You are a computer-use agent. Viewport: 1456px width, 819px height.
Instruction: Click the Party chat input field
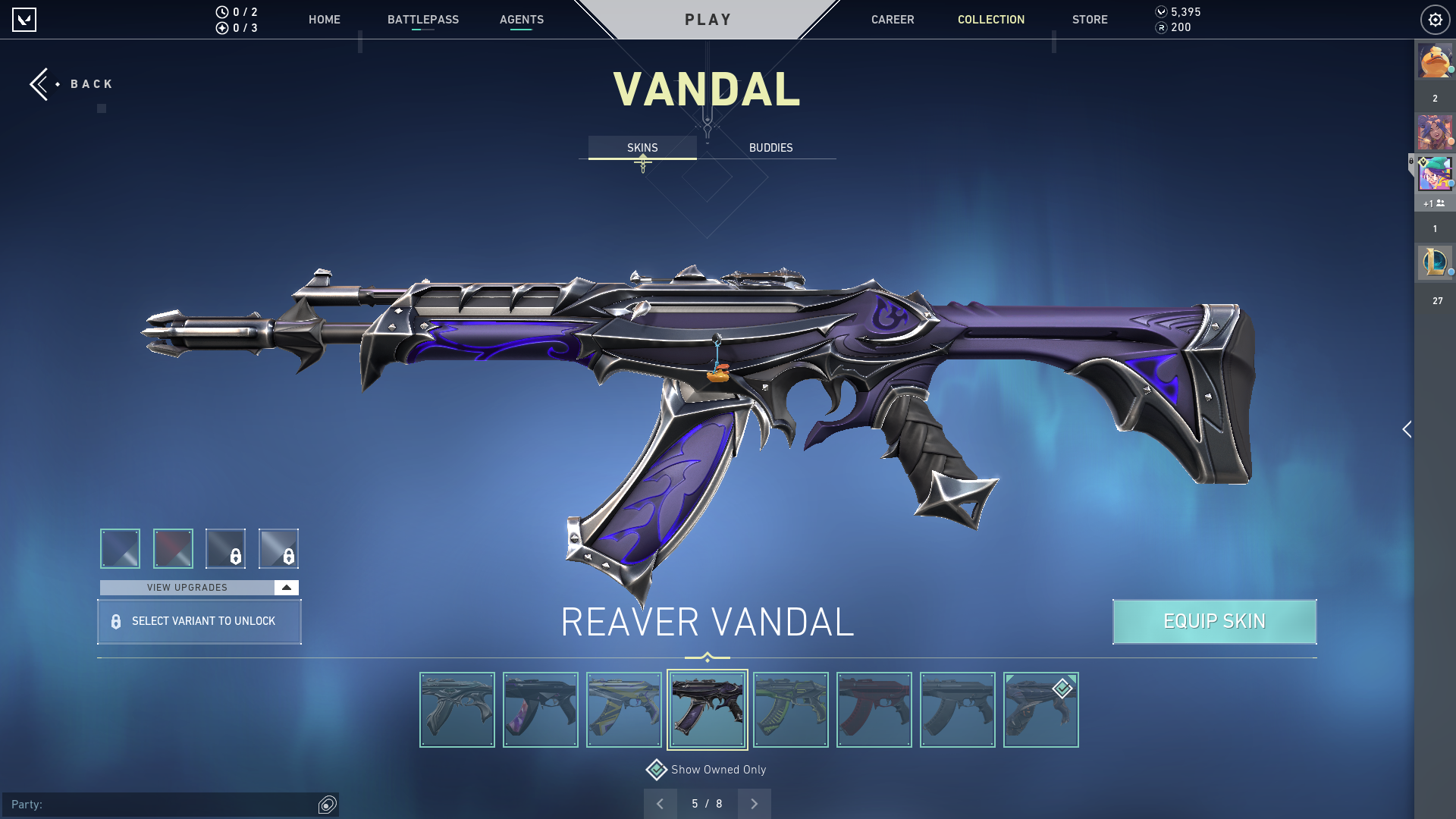[159, 805]
